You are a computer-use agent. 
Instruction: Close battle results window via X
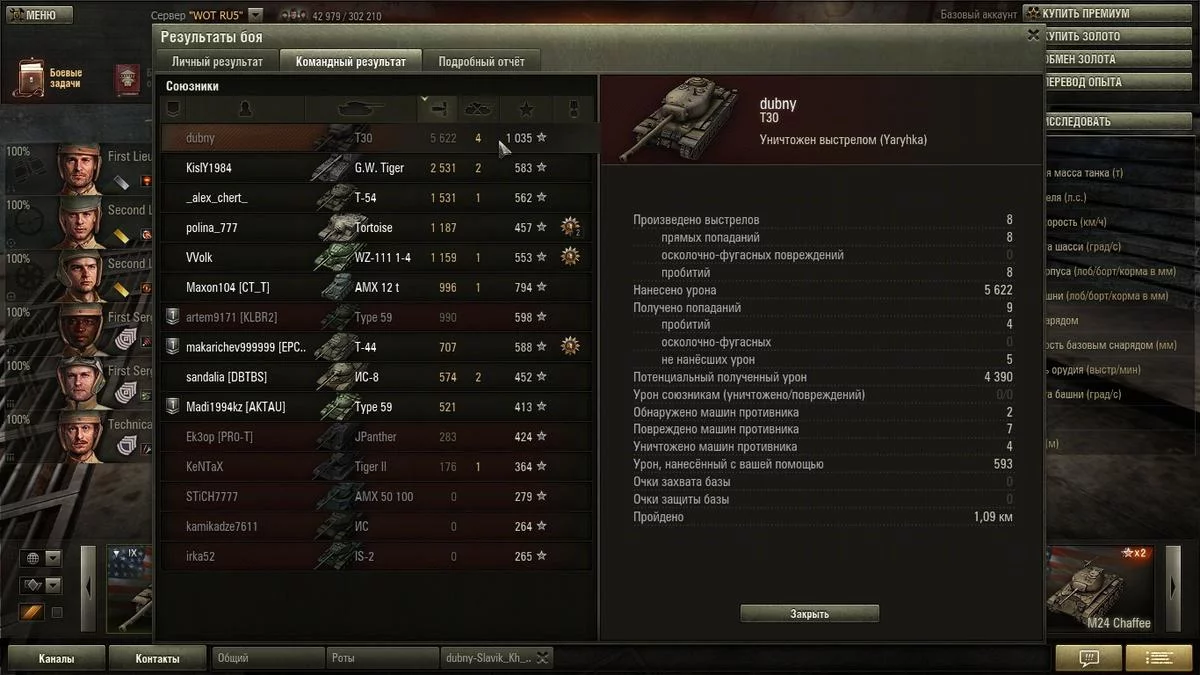pos(1033,35)
